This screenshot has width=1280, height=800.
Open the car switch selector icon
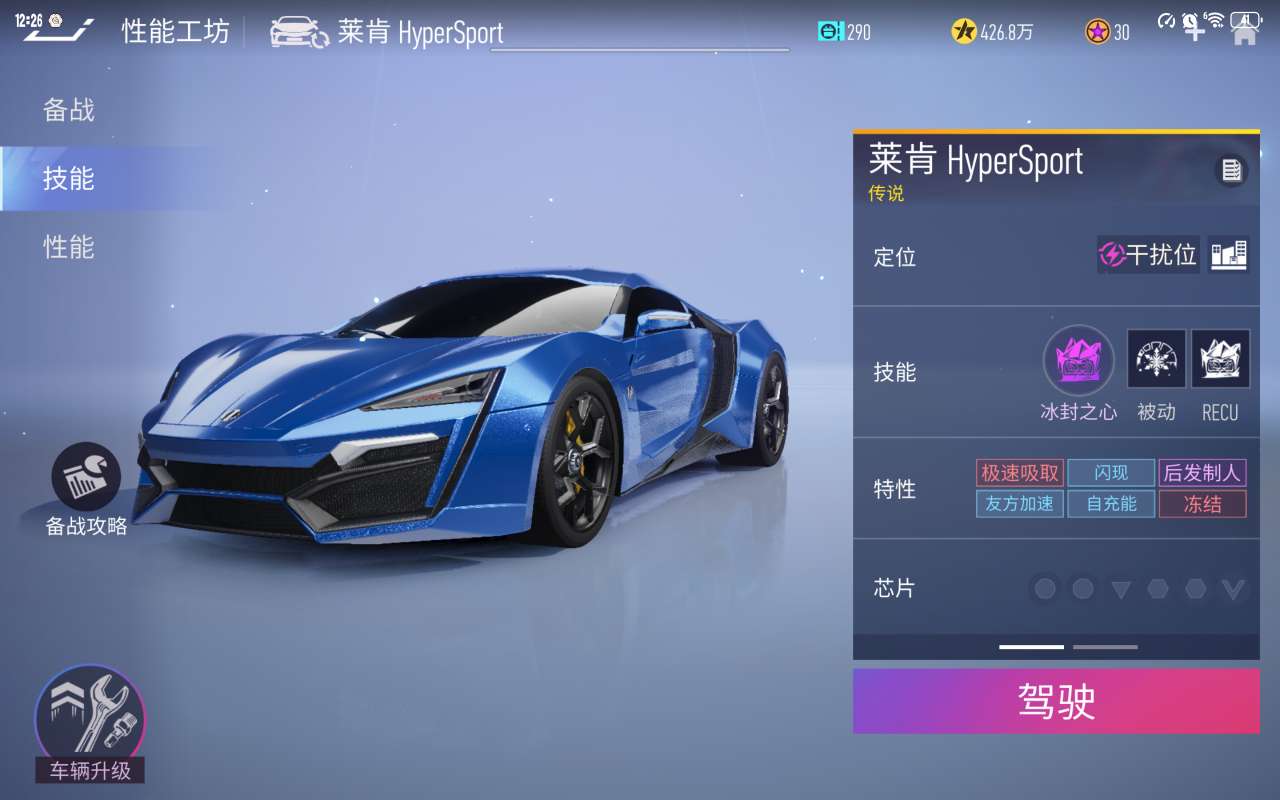299,32
